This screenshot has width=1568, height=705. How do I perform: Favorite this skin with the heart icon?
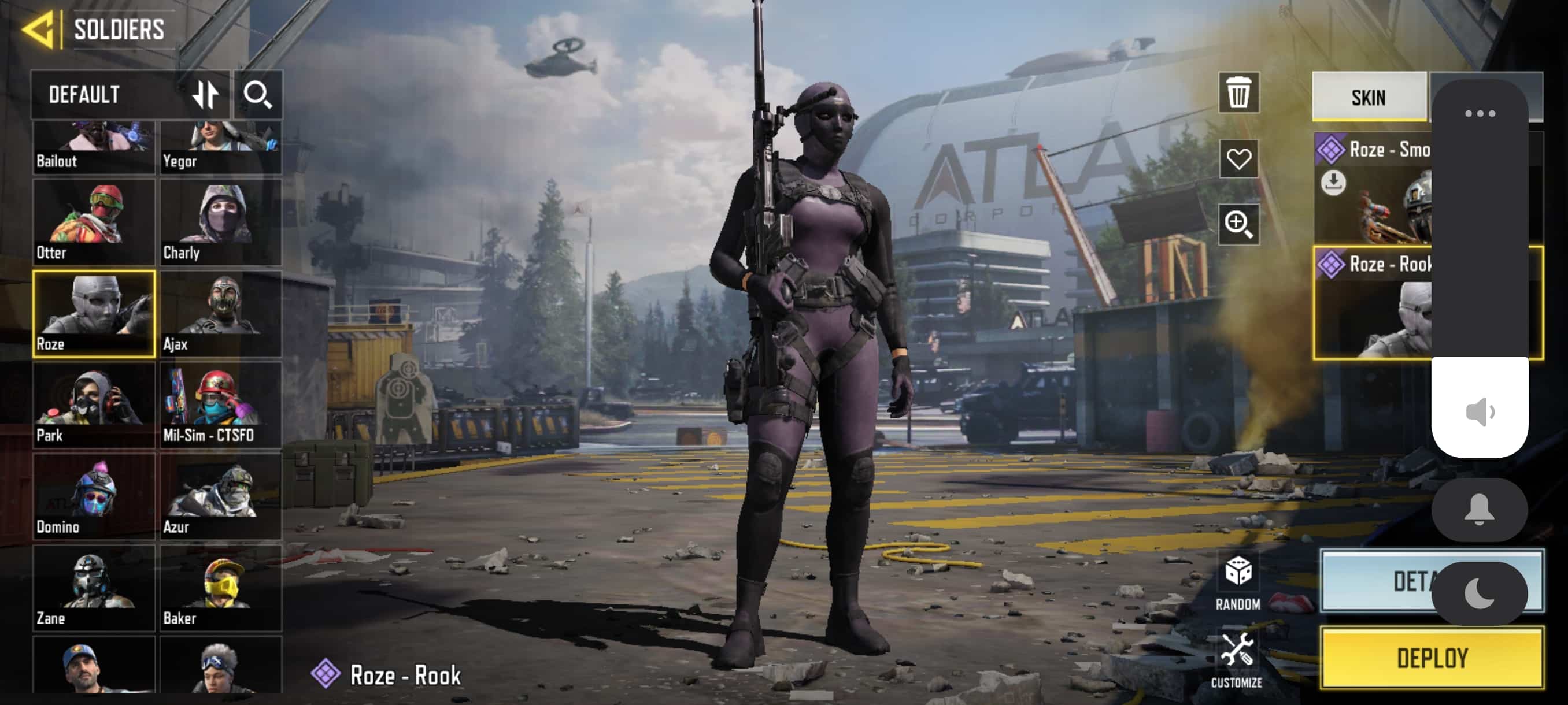point(1238,159)
